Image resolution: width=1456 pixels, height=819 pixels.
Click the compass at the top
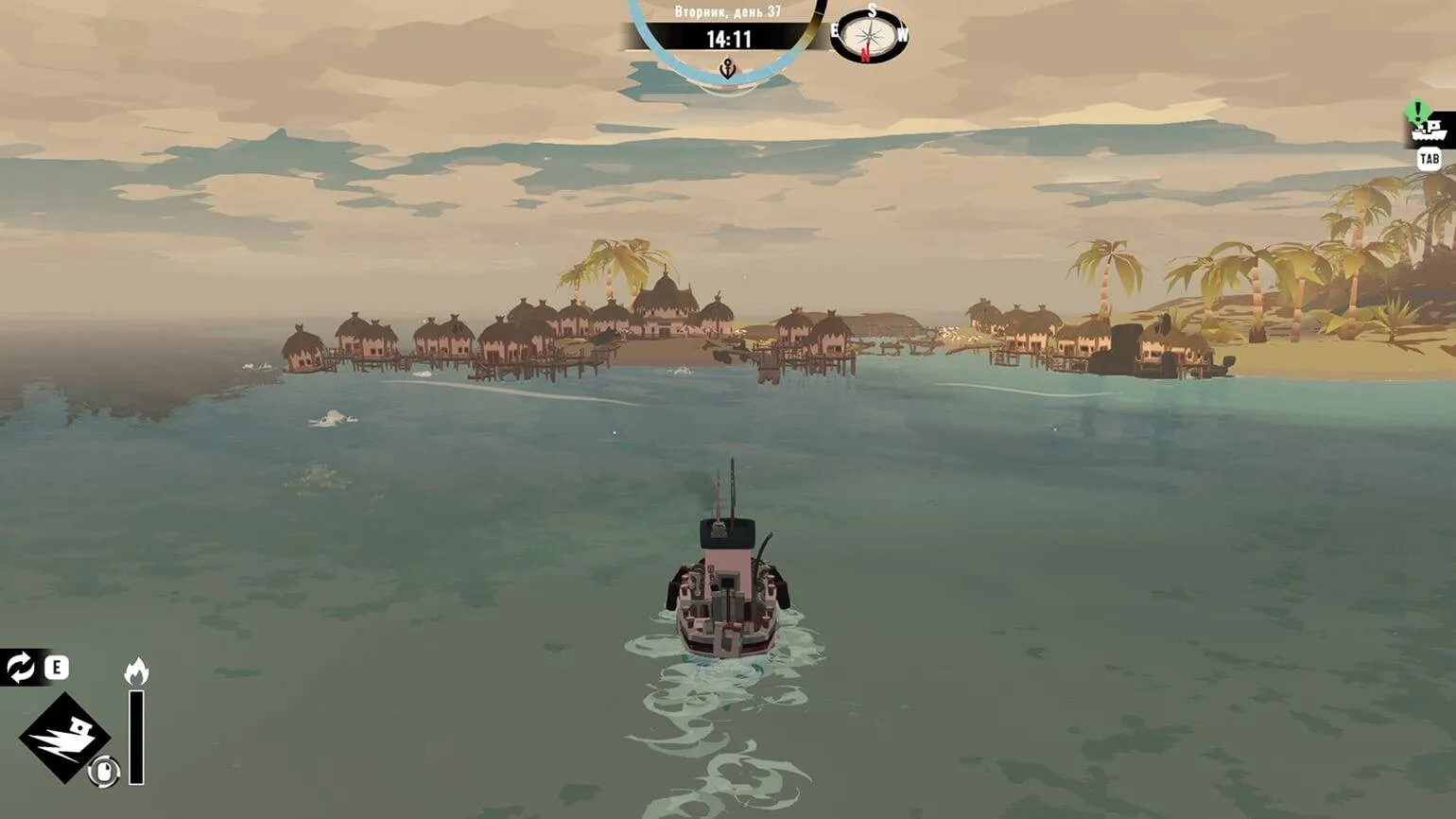coord(870,37)
